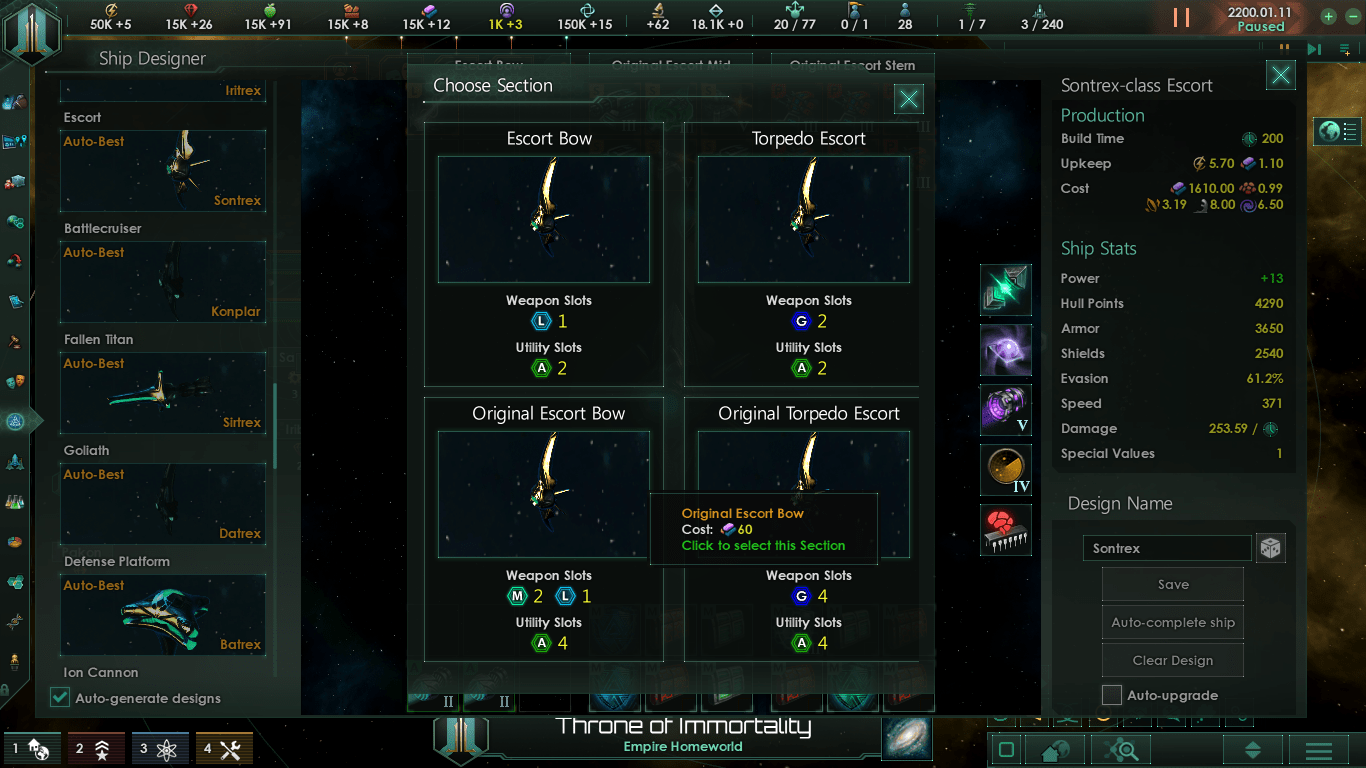Image resolution: width=1366 pixels, height=768 pixels.
Task: Randomize the design name with the dice
Action: click(x=1270, y=549)
